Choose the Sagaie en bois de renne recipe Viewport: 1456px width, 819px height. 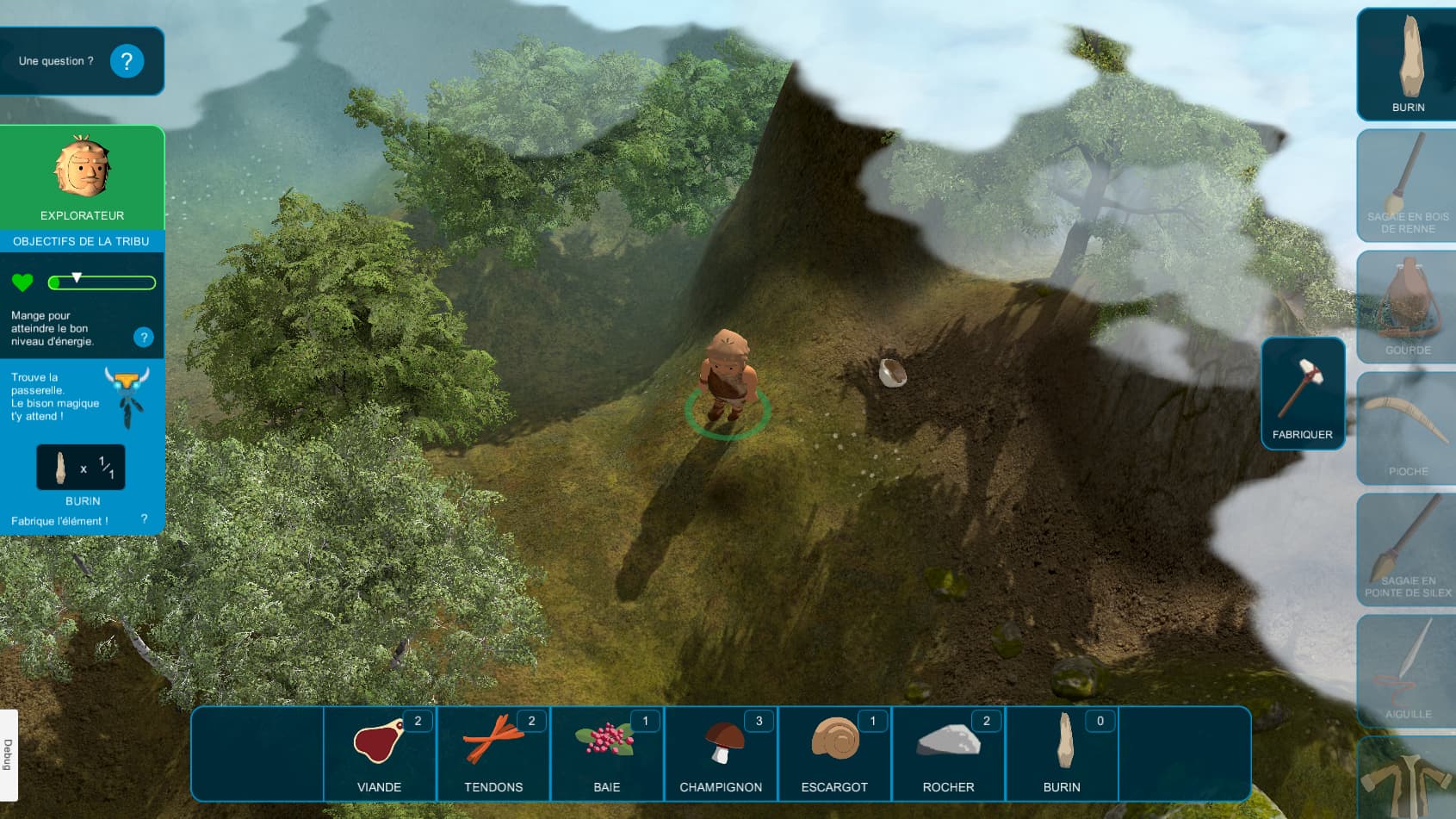tap(1408, 185)
